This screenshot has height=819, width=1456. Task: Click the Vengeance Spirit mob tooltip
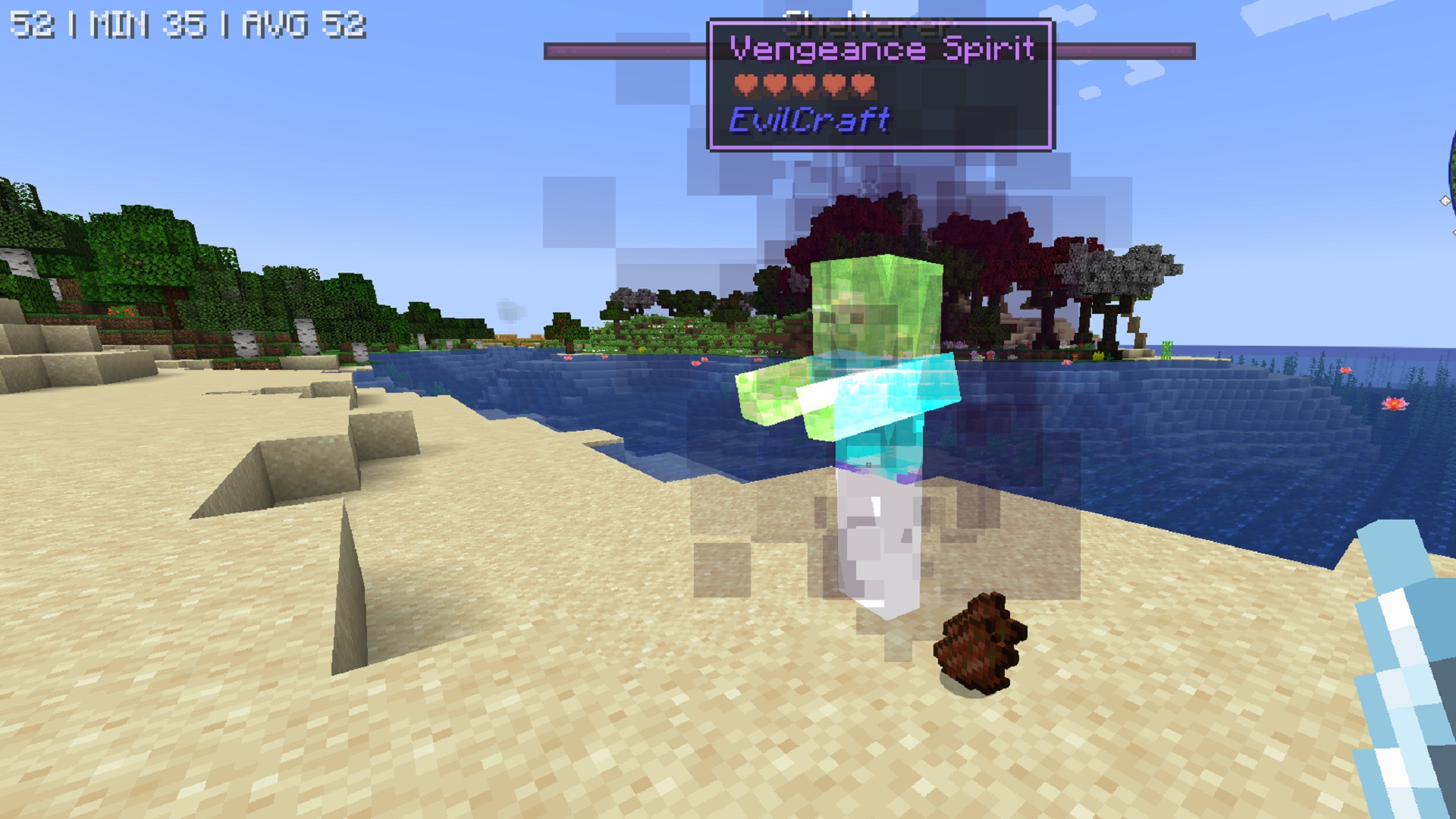click(880, 83)
